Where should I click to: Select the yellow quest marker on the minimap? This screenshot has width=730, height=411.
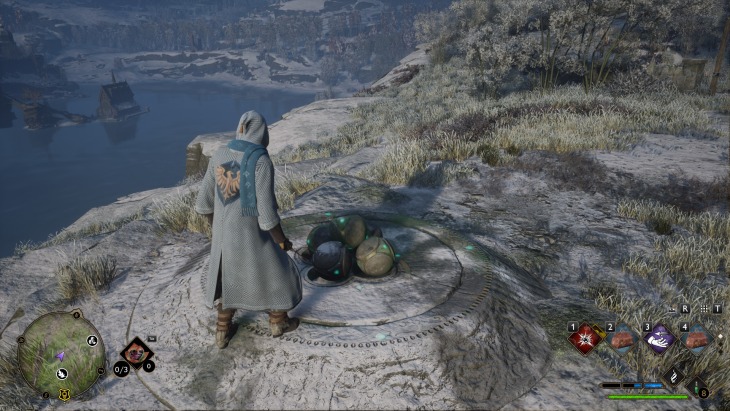(66, 393)
